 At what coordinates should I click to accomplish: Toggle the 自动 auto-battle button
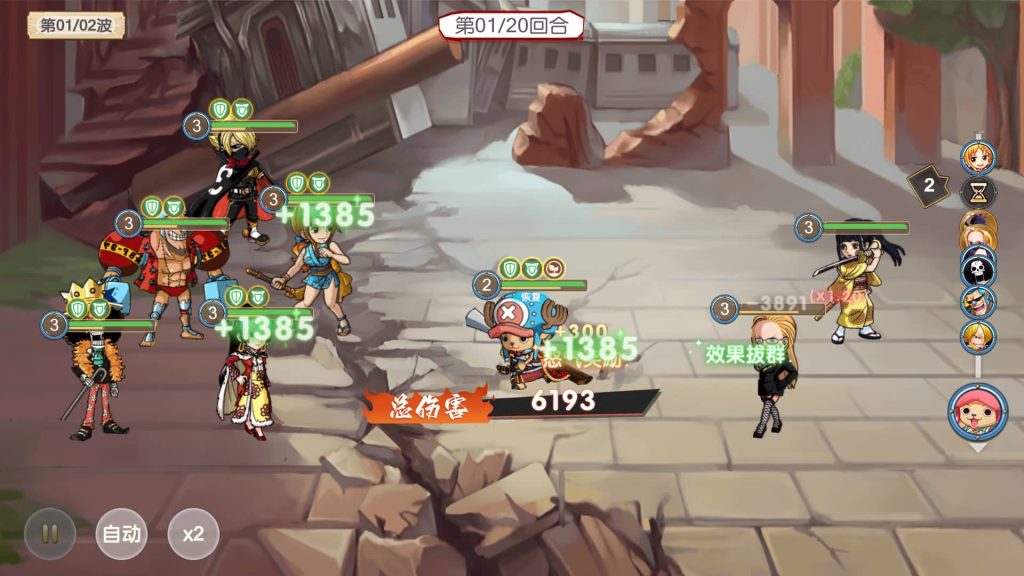point(121,534)
